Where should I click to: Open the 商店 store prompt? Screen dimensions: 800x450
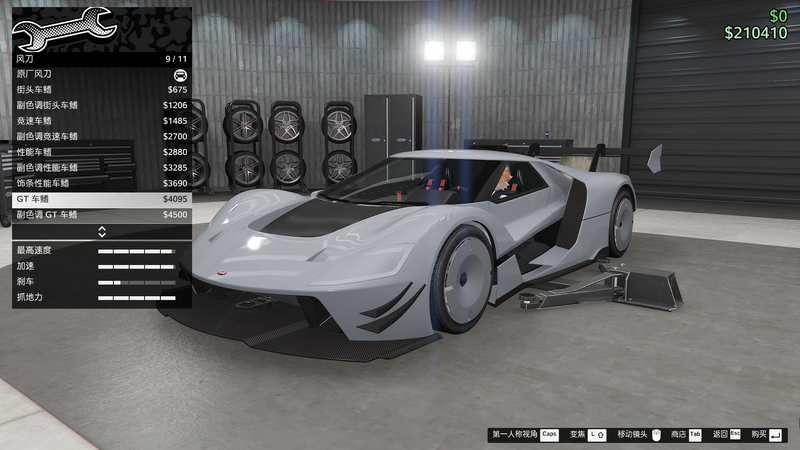click(x=686, y=435)
